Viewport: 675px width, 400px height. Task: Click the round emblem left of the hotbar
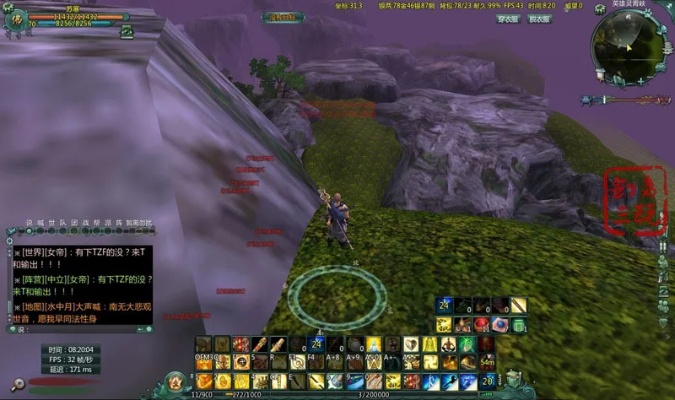click(x=176, y=382)
